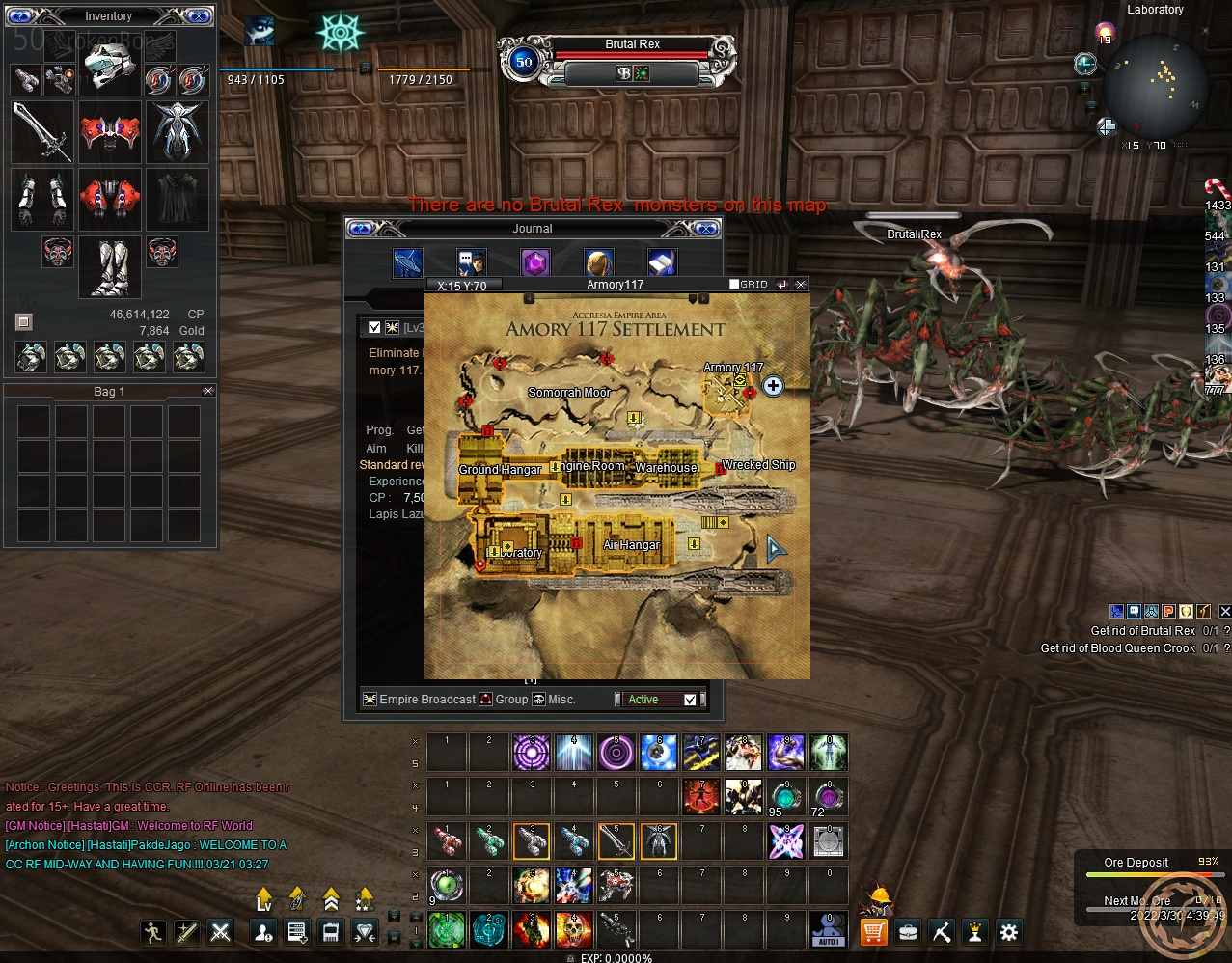Select the equipped white boots slot
This screenshot has height=963, width=1232.
pos(110,267)
